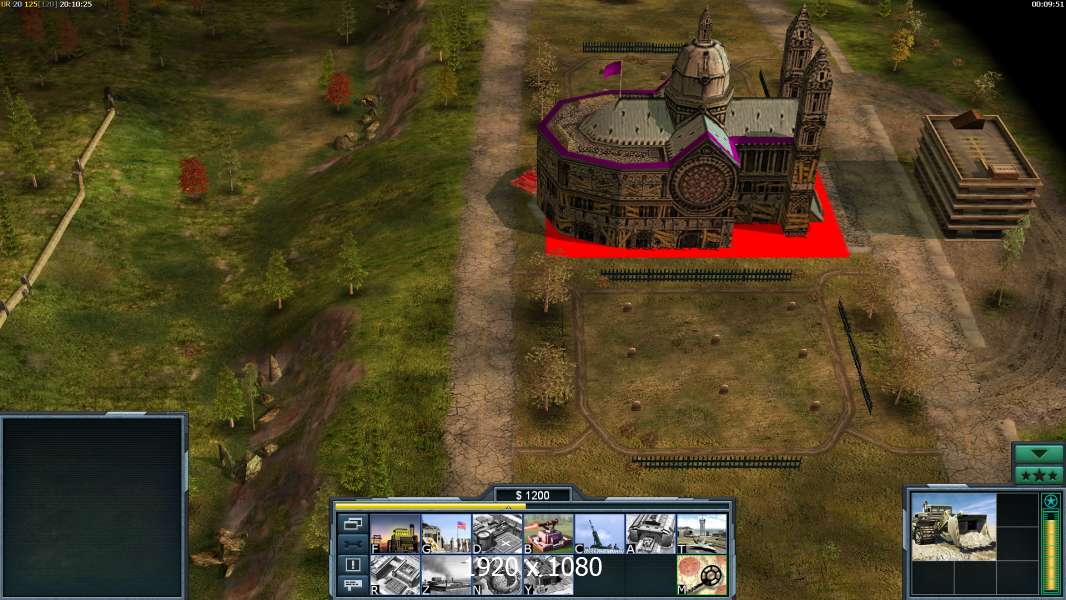Open the speech bubble chat button
Viewport: 1066px width, 600px height.
(x=353, y=586)
